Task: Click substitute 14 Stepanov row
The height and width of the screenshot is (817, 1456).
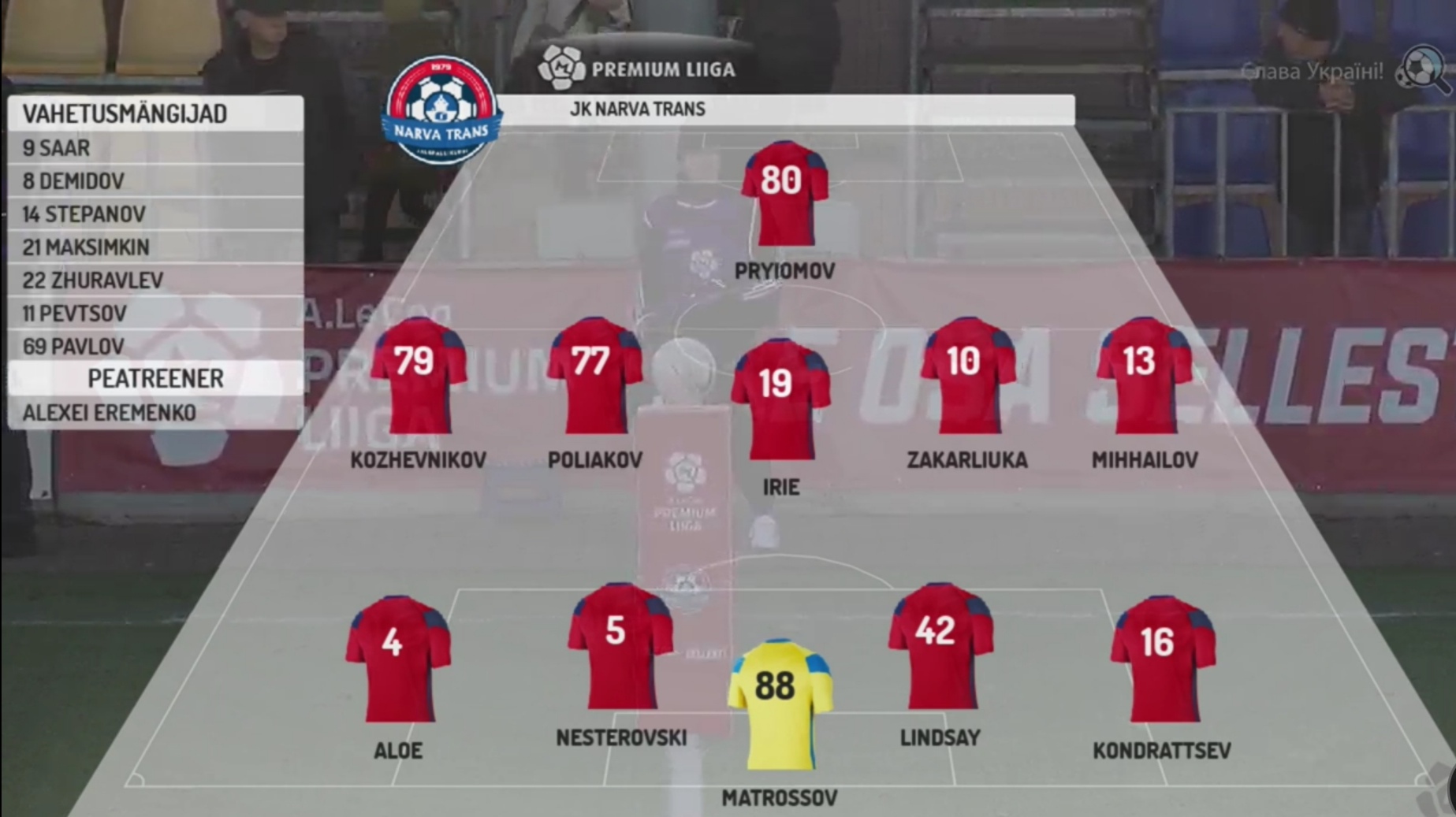Action: (155, 214)
